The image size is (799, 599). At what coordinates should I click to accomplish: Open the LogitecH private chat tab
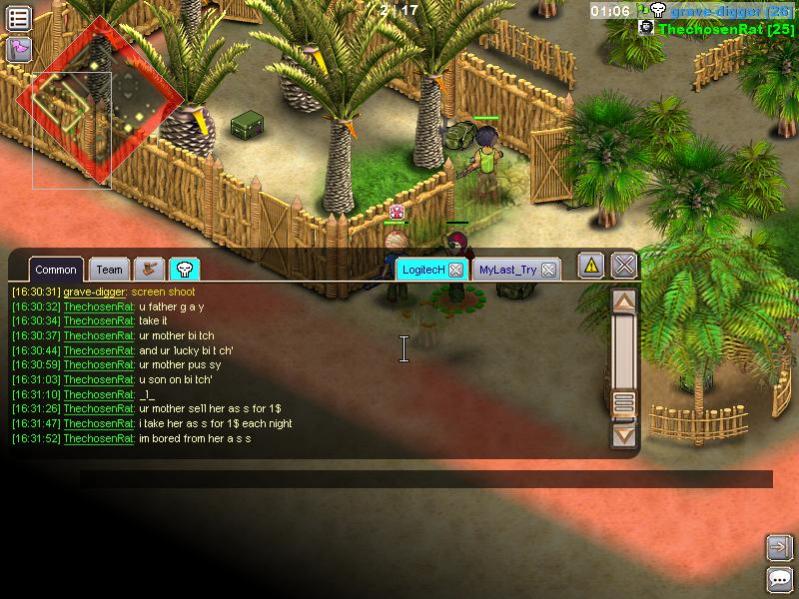point(421,269)
